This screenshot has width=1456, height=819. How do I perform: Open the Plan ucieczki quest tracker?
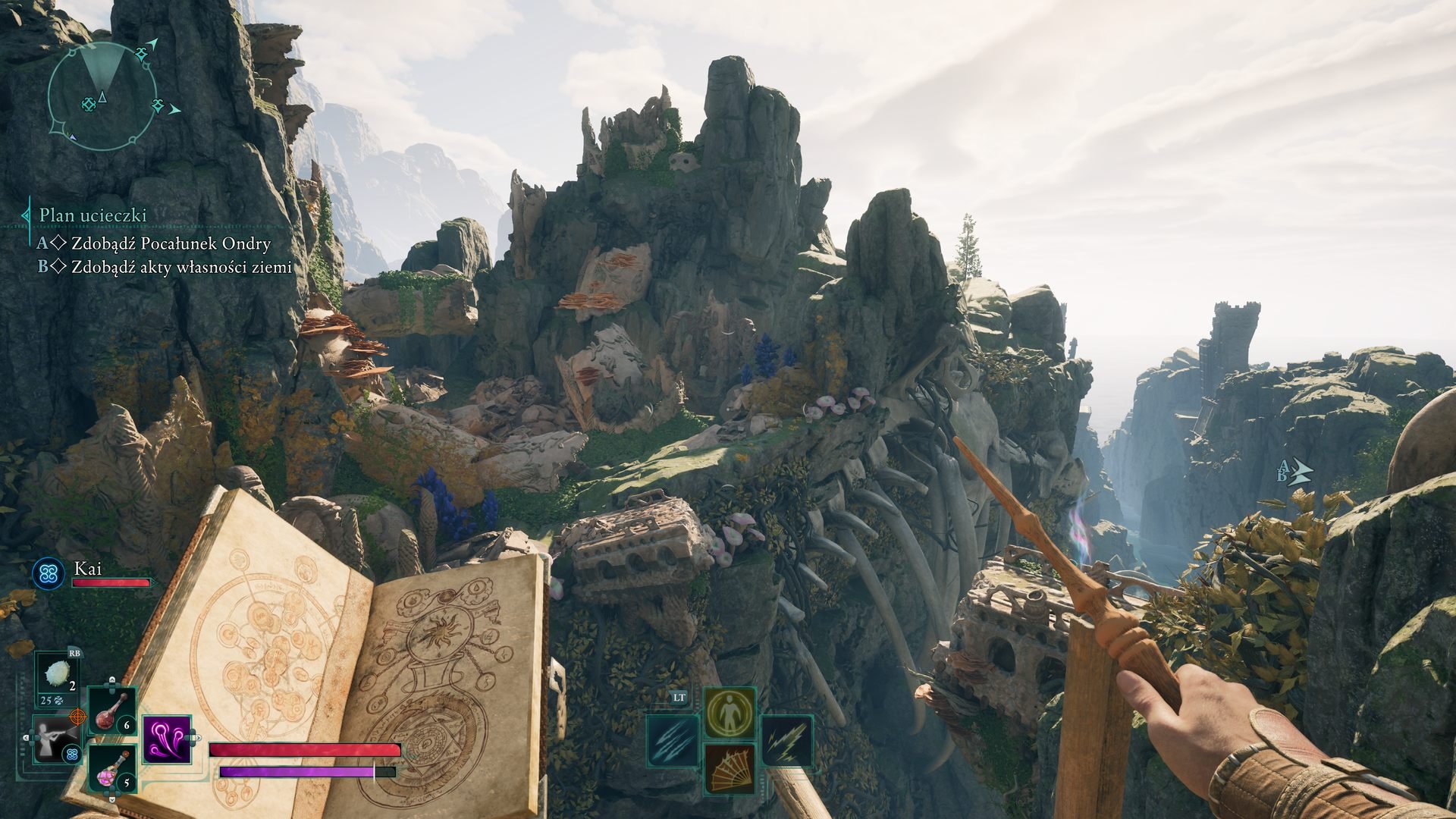(x=93, y=215)
